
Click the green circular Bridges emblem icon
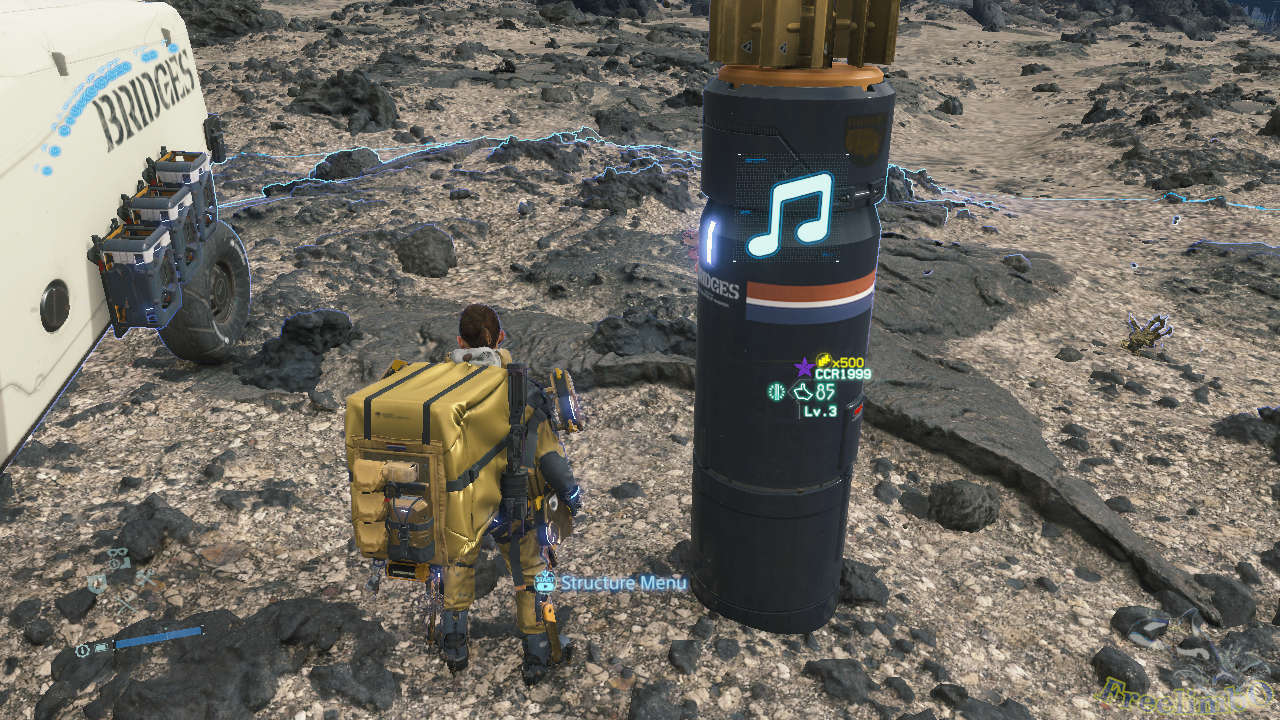point(777,392)
